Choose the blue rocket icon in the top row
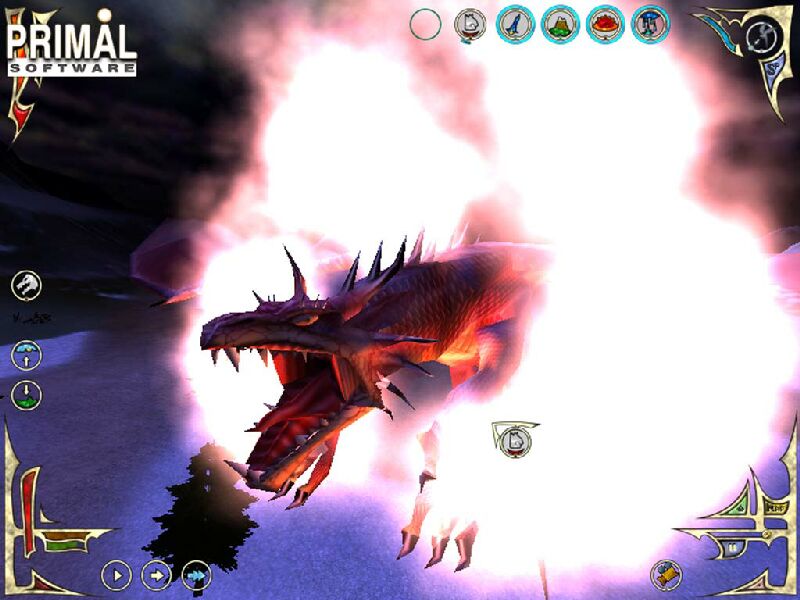 (514, 24)
